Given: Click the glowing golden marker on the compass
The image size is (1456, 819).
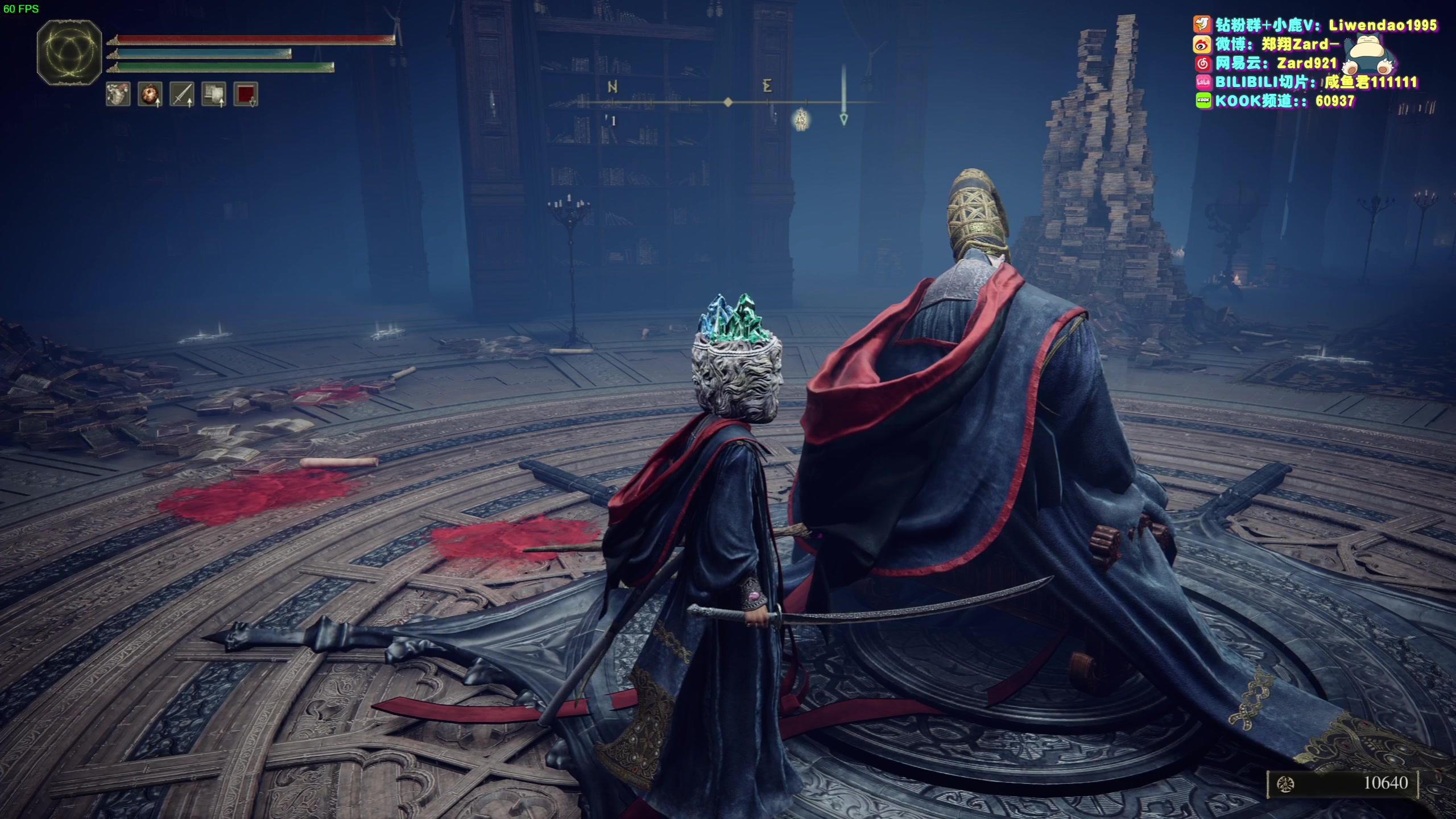Looking at the screenshot, I should tap(801, 119).
